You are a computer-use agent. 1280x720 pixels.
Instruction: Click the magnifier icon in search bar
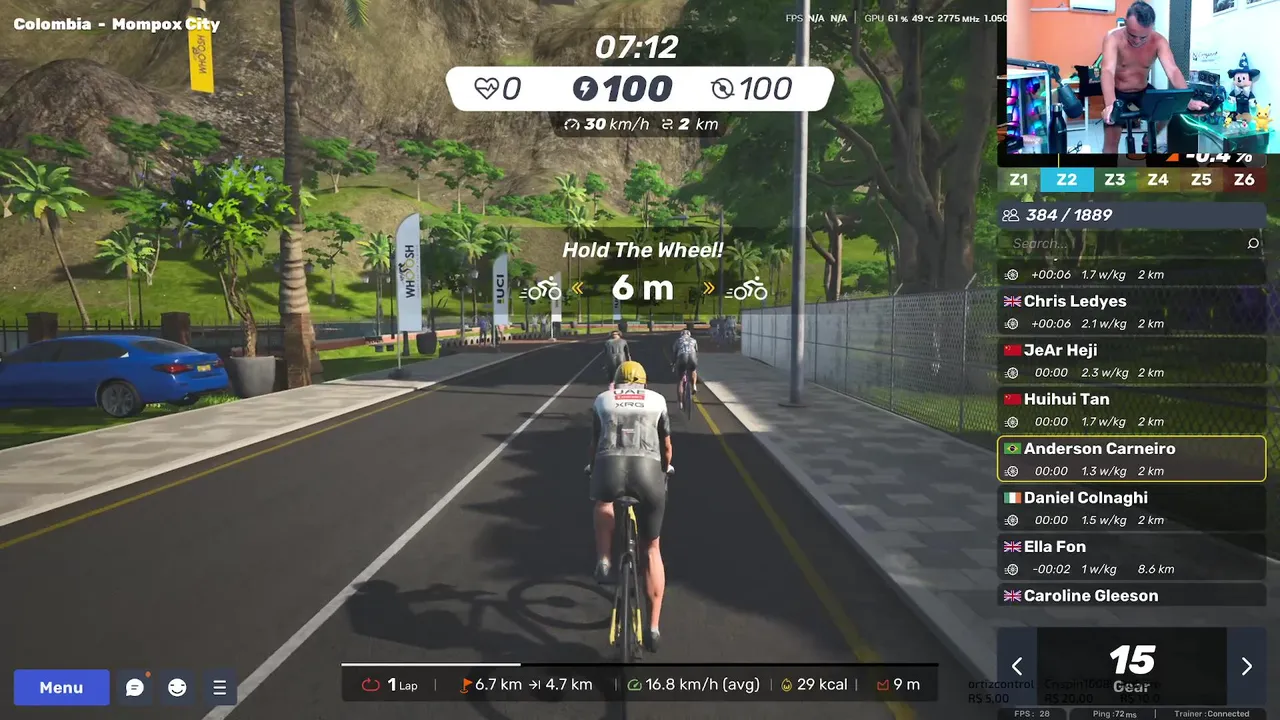pyautogui.click(x=1253, y=243)
